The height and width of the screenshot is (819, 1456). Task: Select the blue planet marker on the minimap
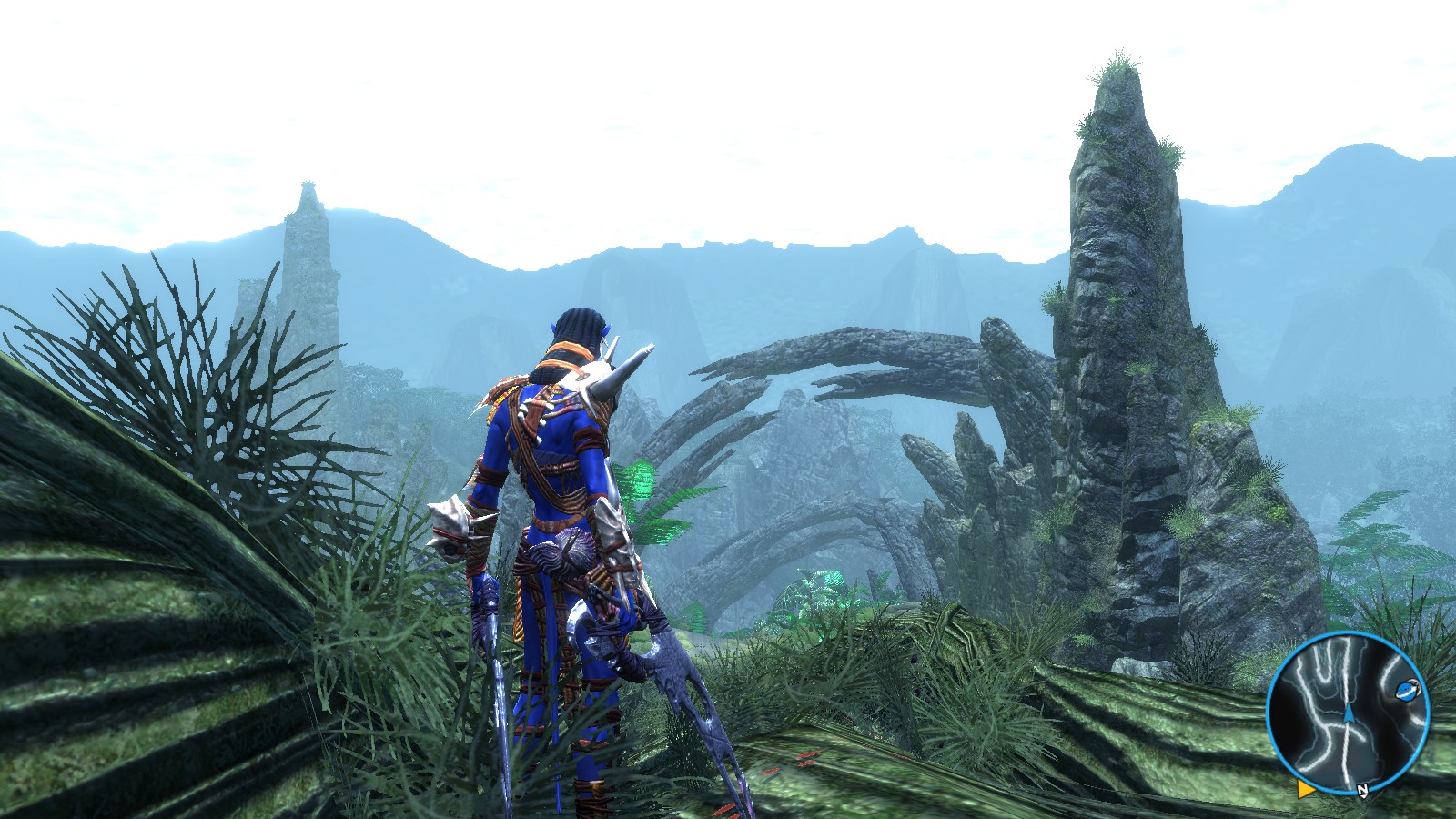(x=1407, y=691)
